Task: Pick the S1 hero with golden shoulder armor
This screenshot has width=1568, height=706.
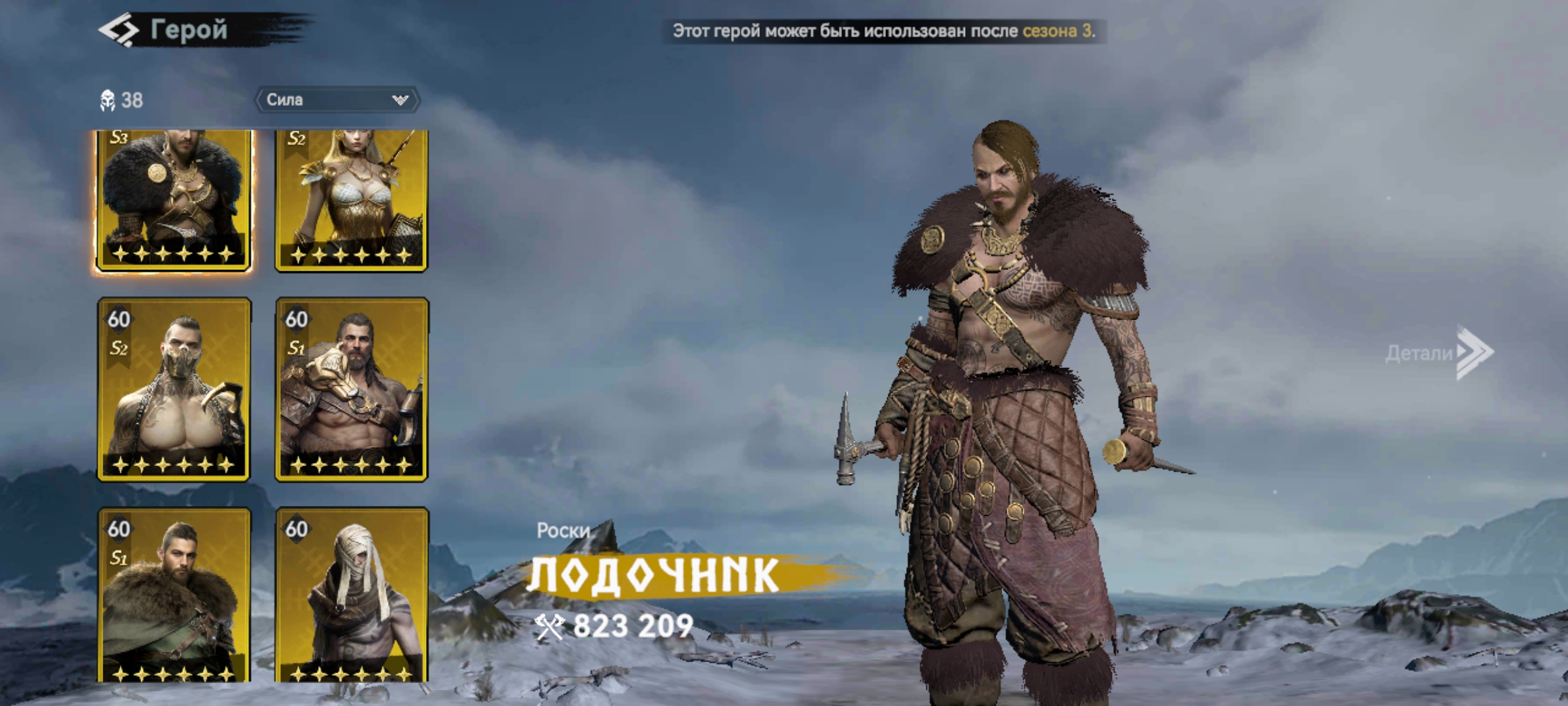Action: 351,390
